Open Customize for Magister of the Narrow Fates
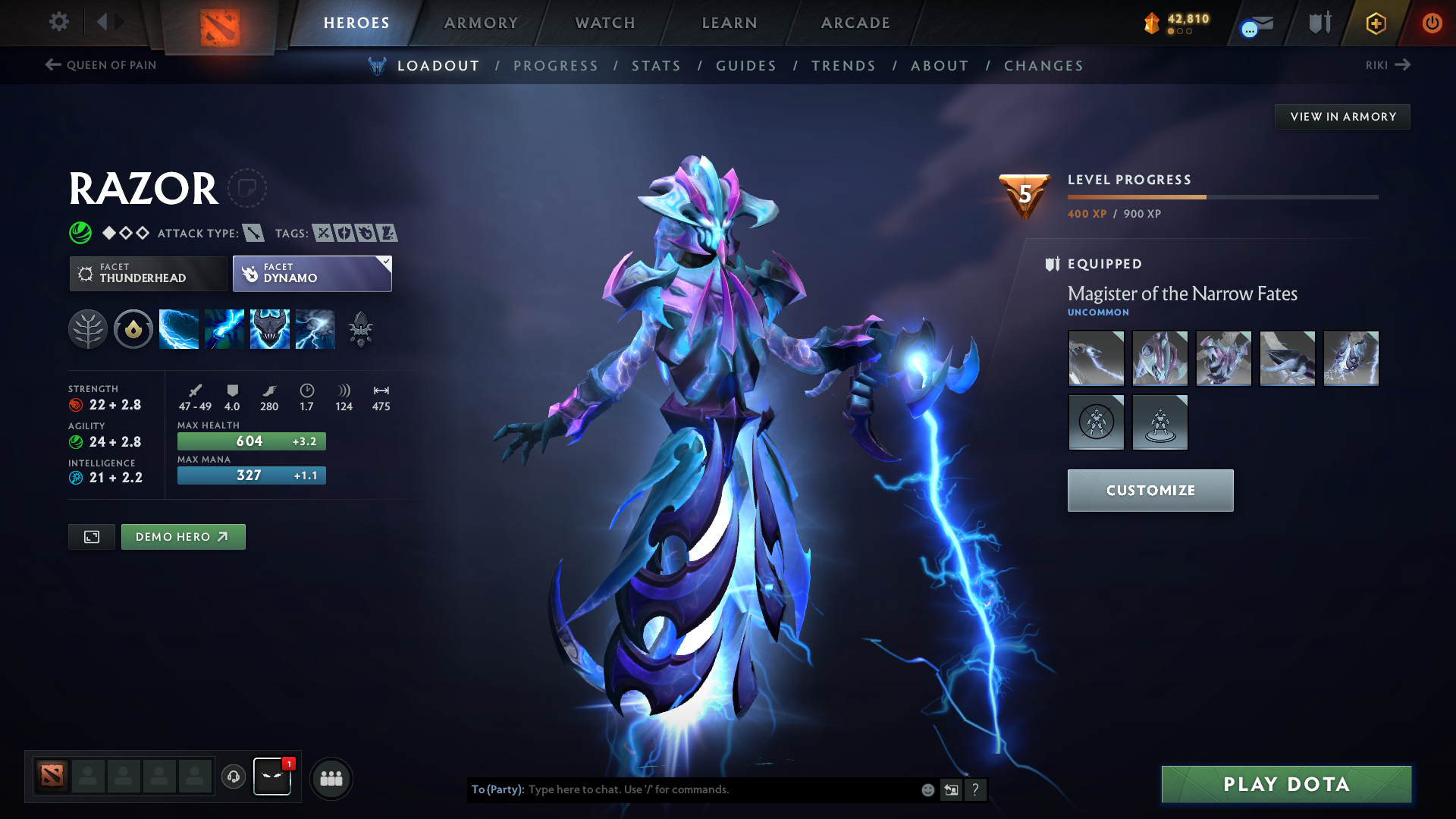Screen dimensions: 1456x819 (x=1150, y=490)
